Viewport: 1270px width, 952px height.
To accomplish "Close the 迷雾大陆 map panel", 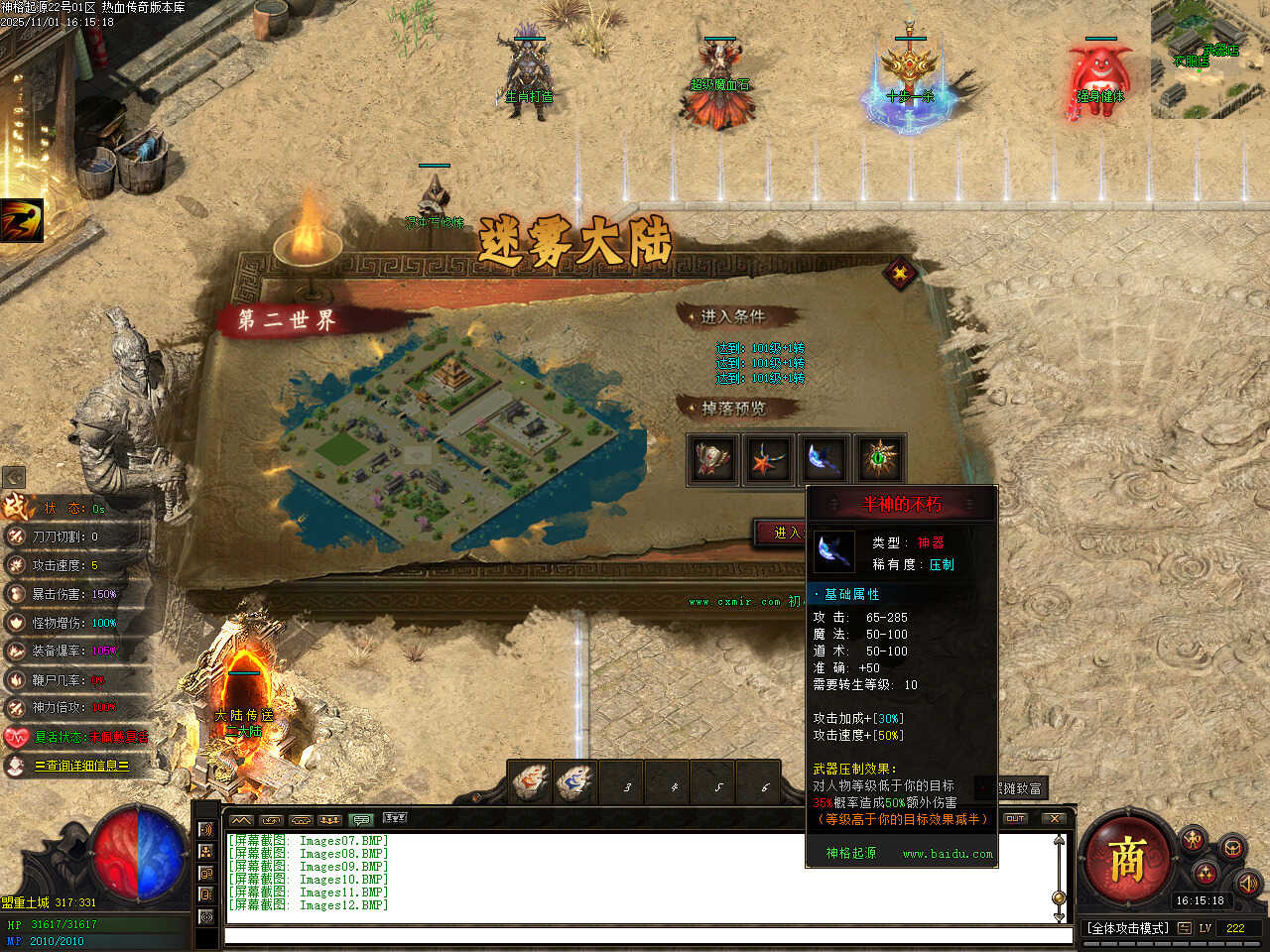I will (900, 273).
